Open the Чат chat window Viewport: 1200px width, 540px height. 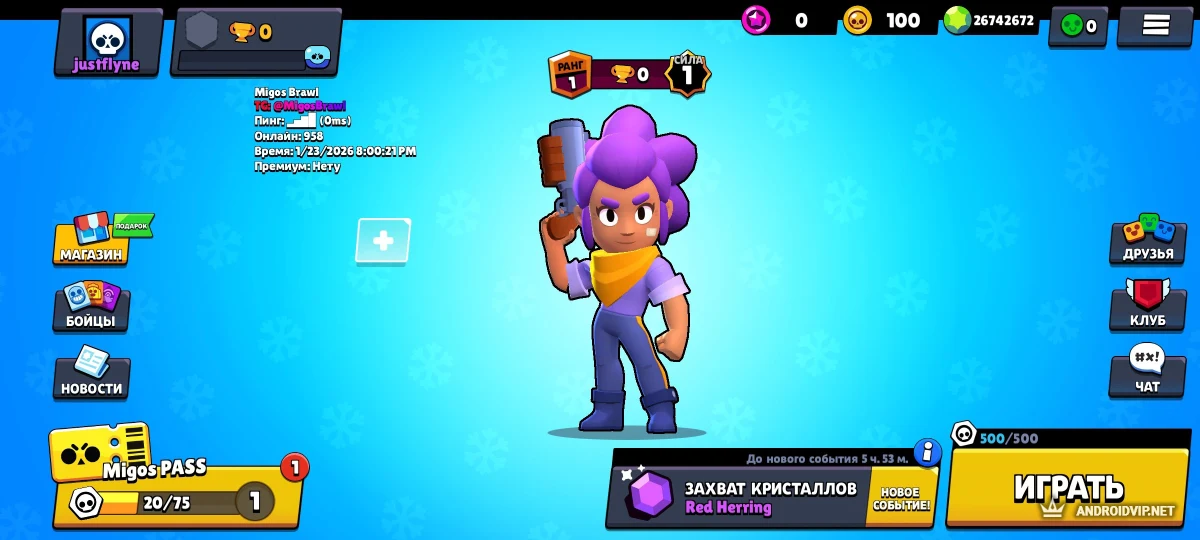[x=1147, y=374]
